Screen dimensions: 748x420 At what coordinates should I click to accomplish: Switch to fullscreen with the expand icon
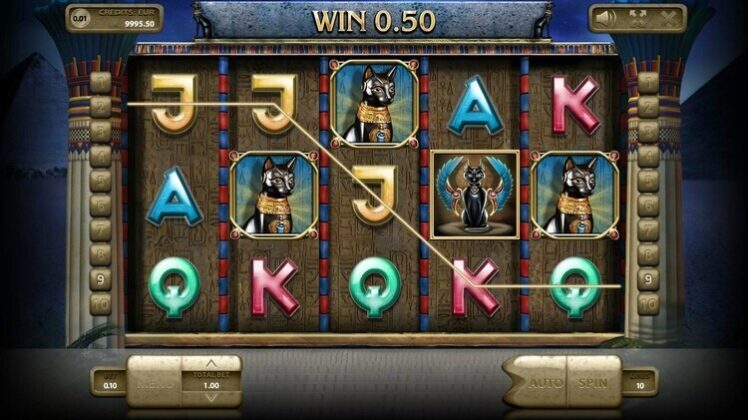[x=637, y=17]
